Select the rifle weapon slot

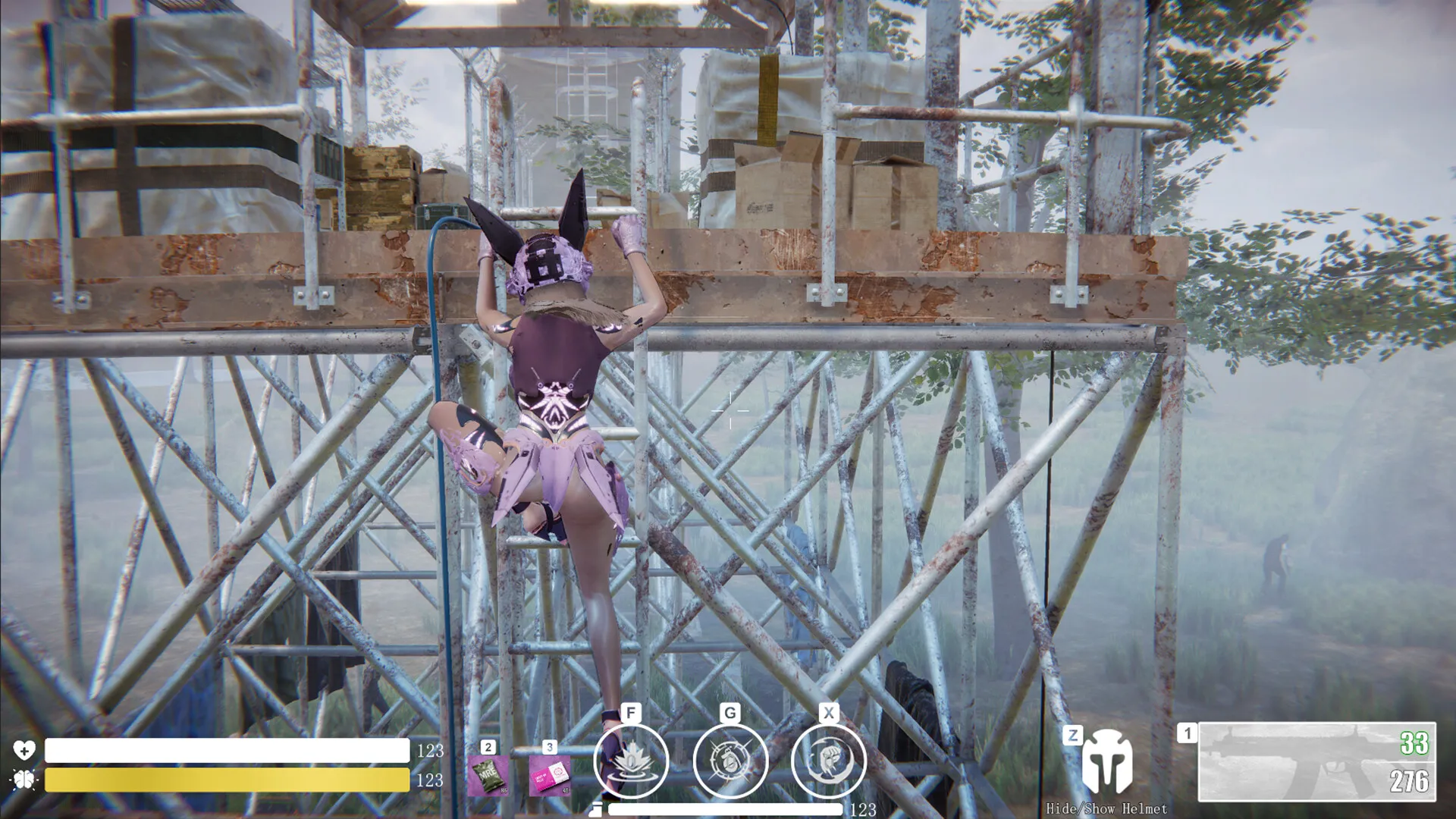(x=1316, y=762)
